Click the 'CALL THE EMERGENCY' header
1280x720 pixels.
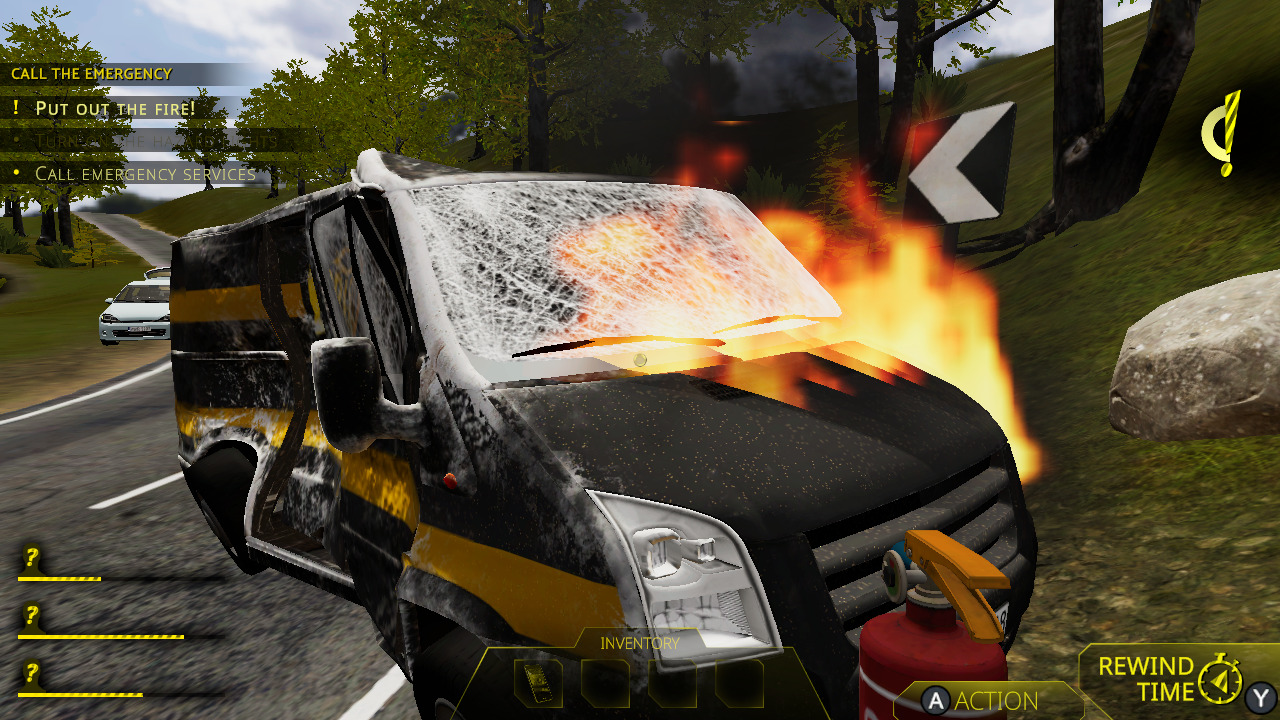tap(90, 73)
